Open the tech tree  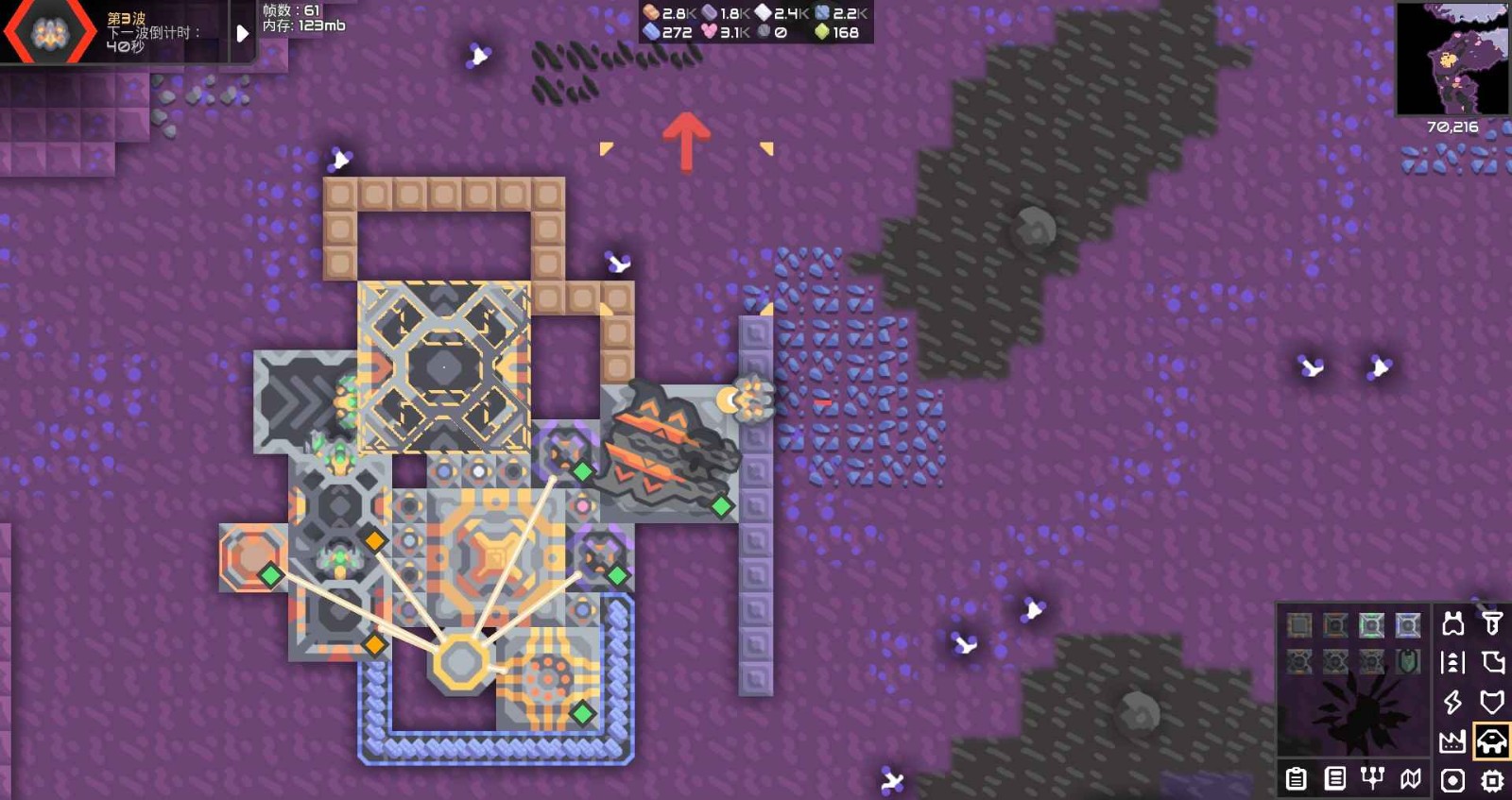coord(1372,778)
